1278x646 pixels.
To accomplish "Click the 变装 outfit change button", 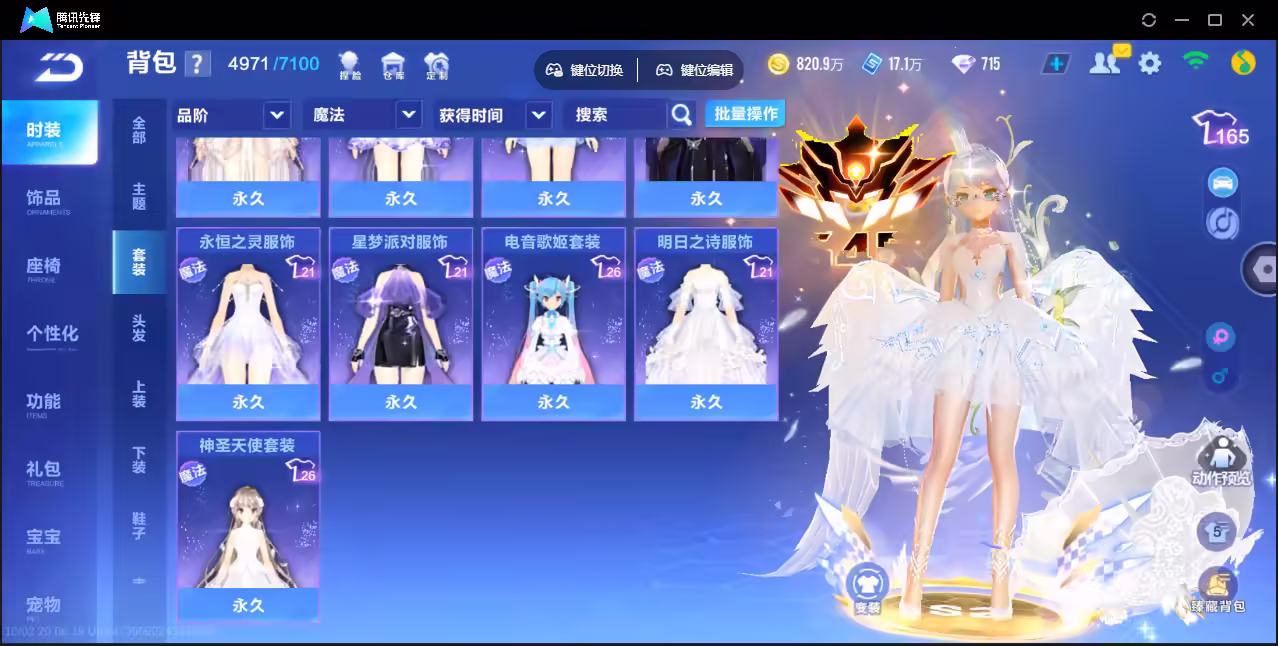I will (867, 589).
